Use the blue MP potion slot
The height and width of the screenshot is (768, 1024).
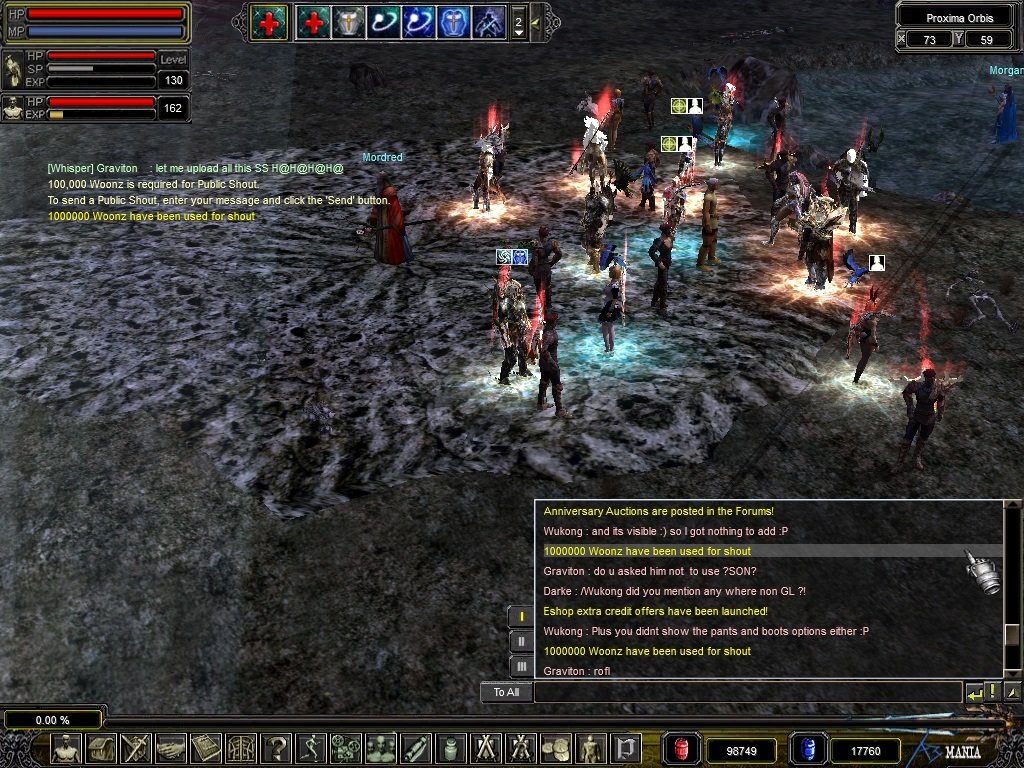pos(807,749)
